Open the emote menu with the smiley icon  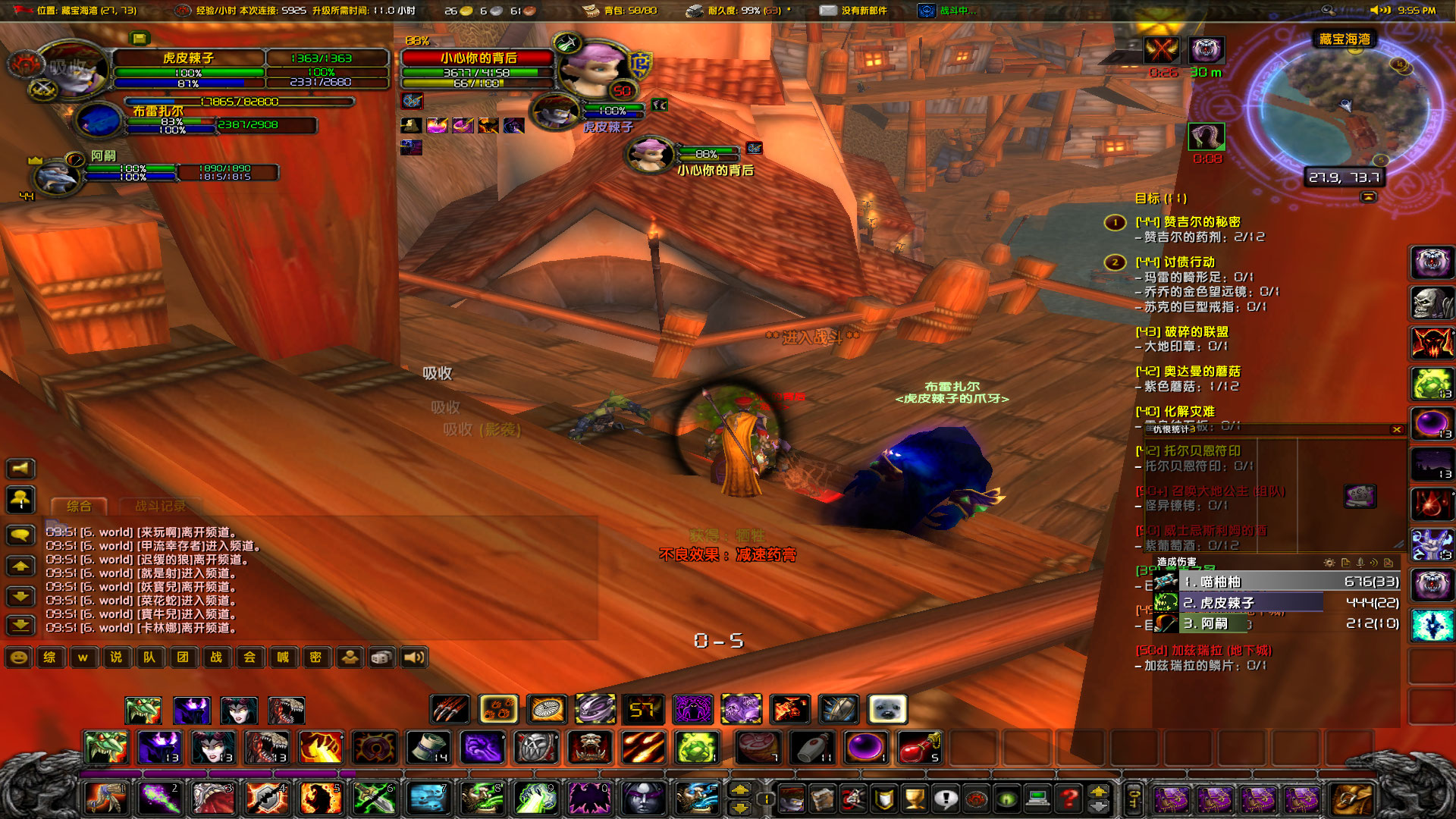tap(17, 657)
